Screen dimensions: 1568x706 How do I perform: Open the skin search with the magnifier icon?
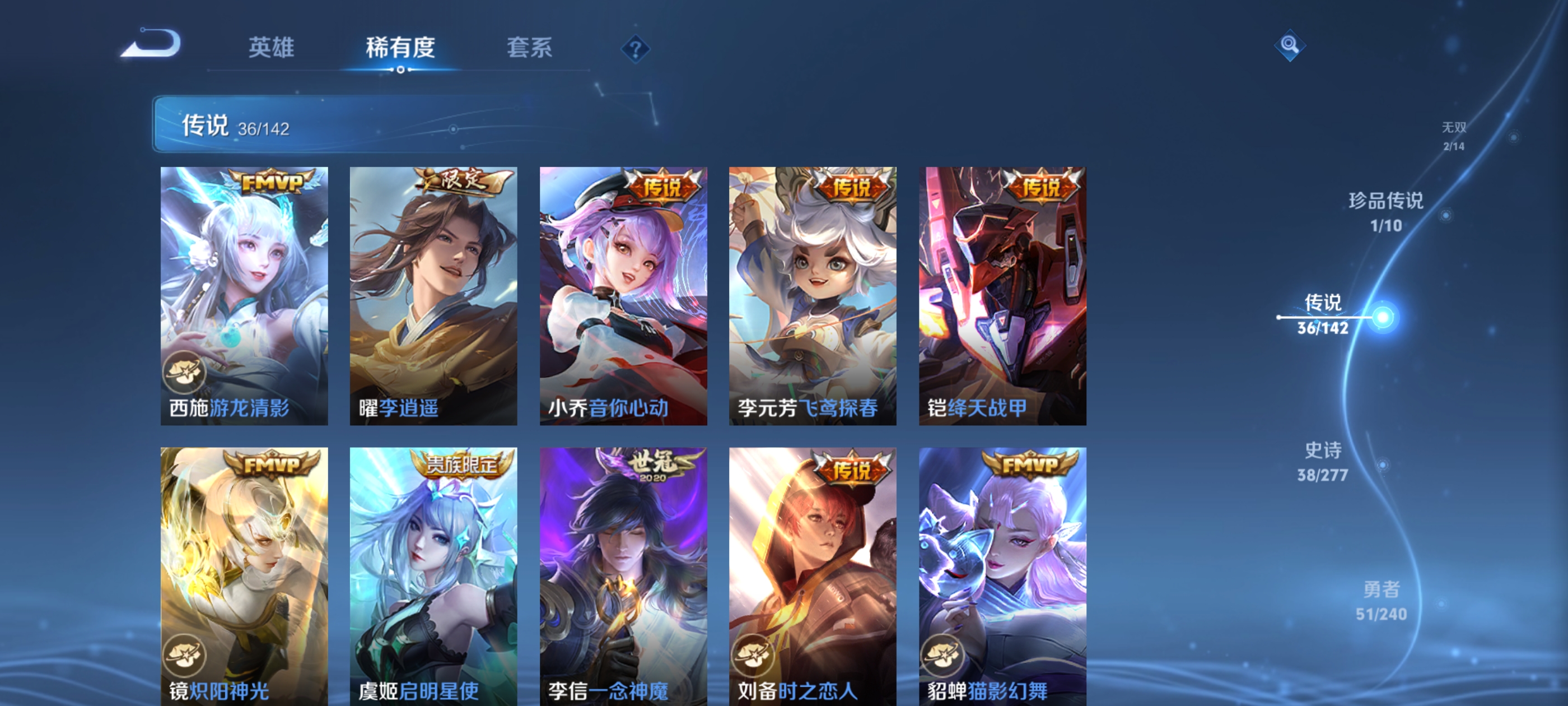point(1290,46)
